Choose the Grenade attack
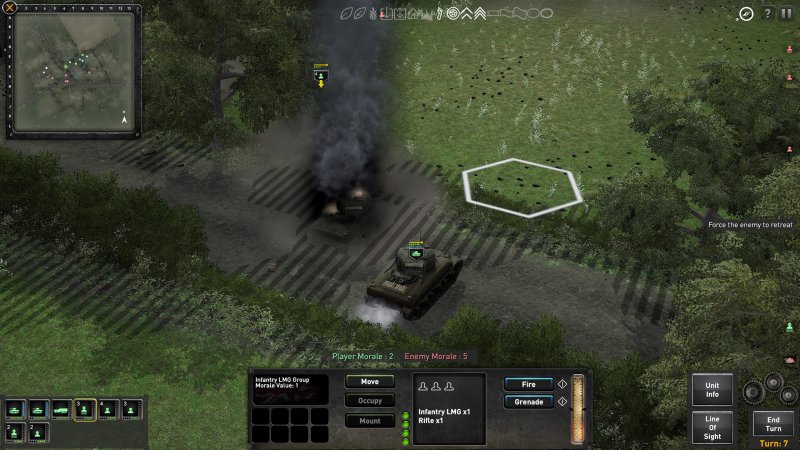Image resolution: width=800 pixels, height=450 pixels. 528,402
